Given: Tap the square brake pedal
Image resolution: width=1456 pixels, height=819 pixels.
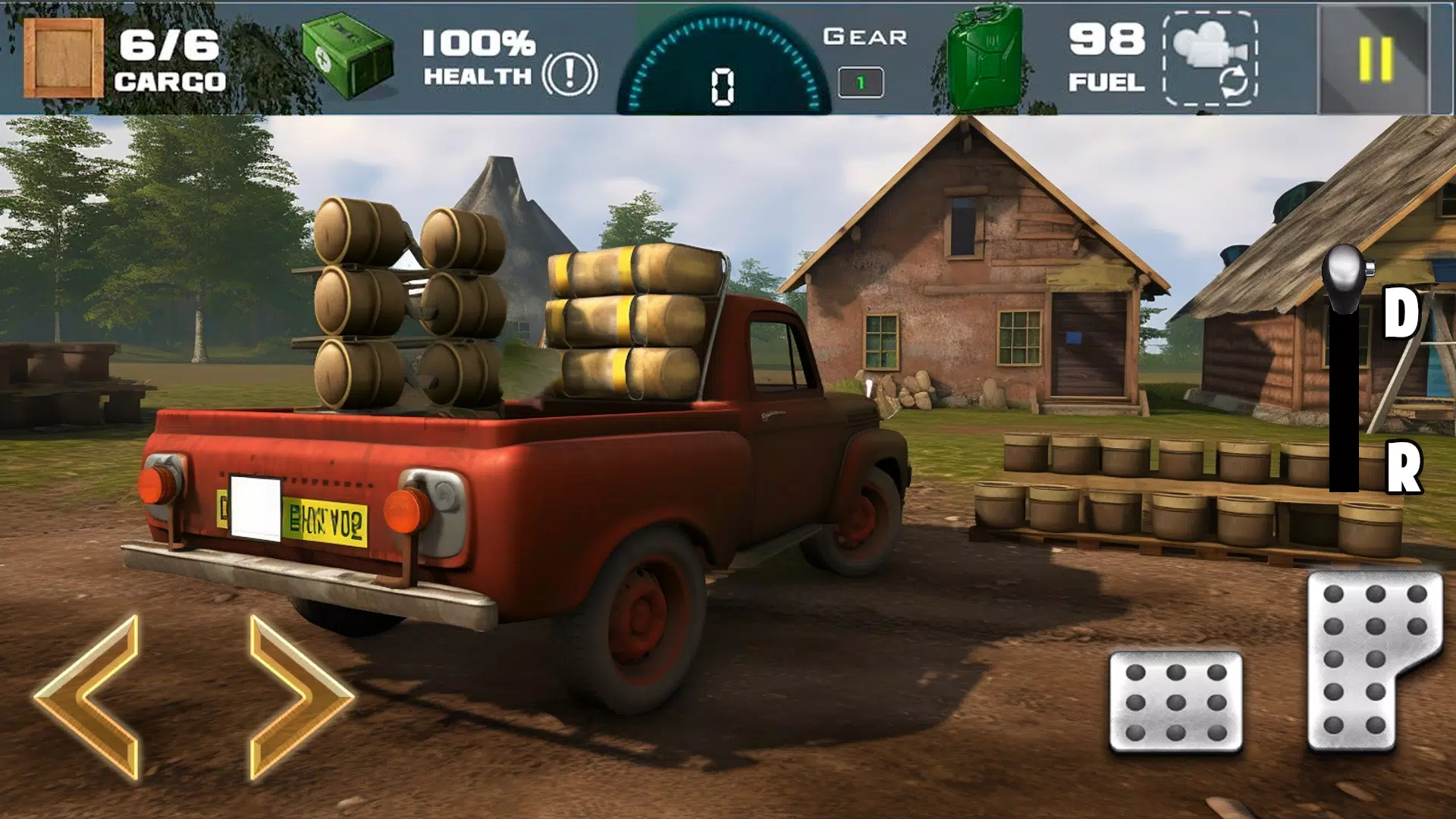Looking at the screenshot, I should (1175, 701).
